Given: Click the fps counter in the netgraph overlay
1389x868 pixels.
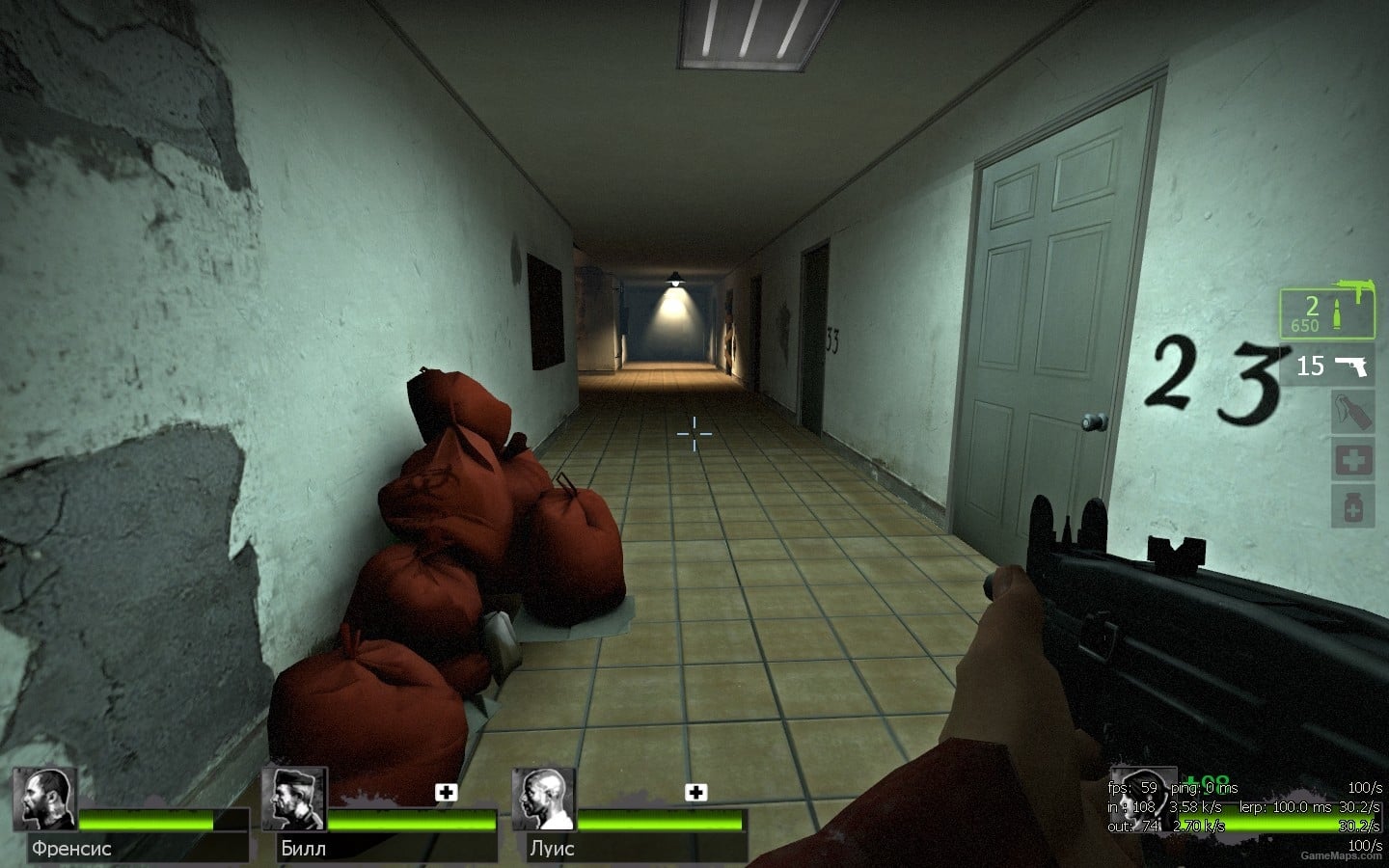Looking at the screenshot, I should [x=1133, y=788].
